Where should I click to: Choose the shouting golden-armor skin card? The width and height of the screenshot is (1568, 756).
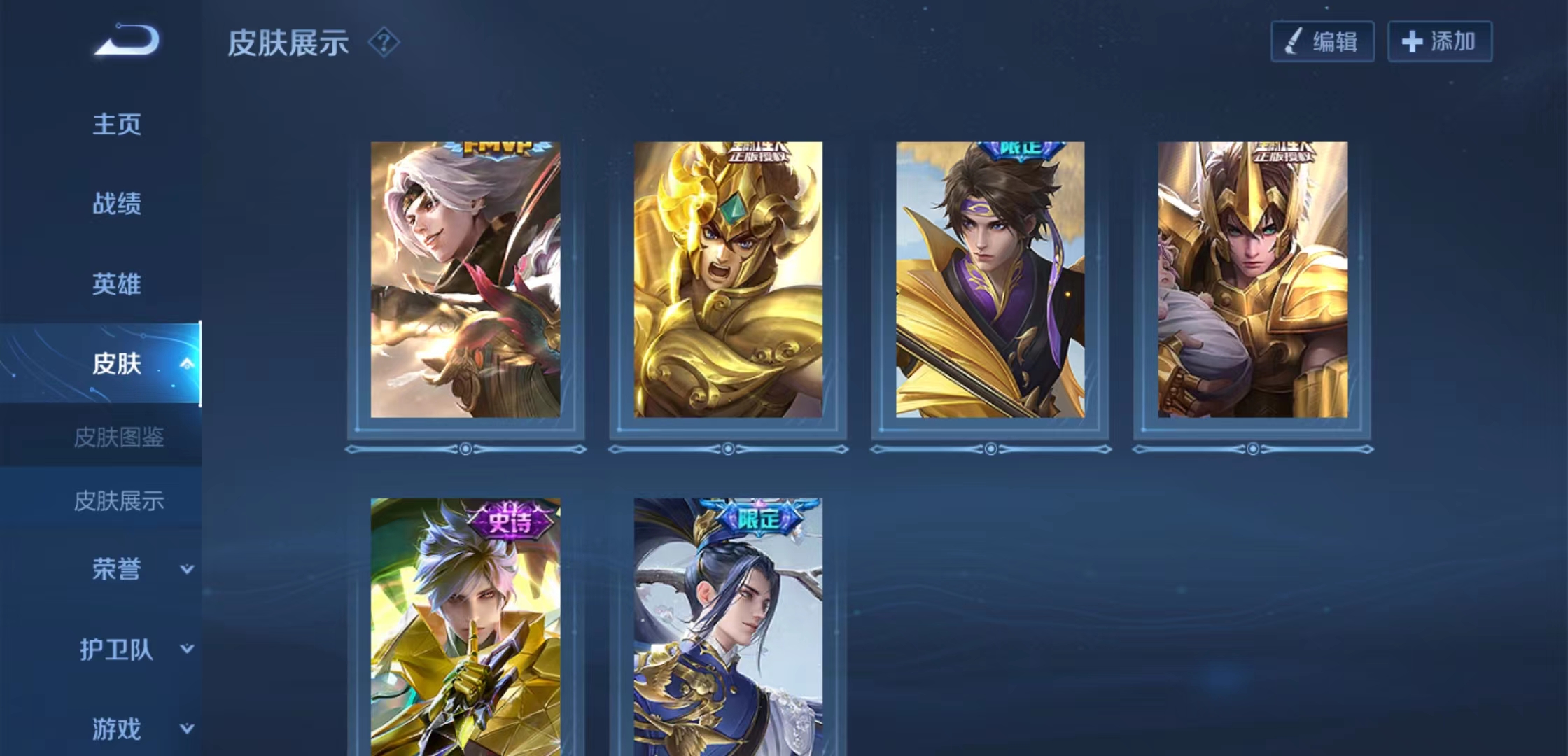point(728,280)
